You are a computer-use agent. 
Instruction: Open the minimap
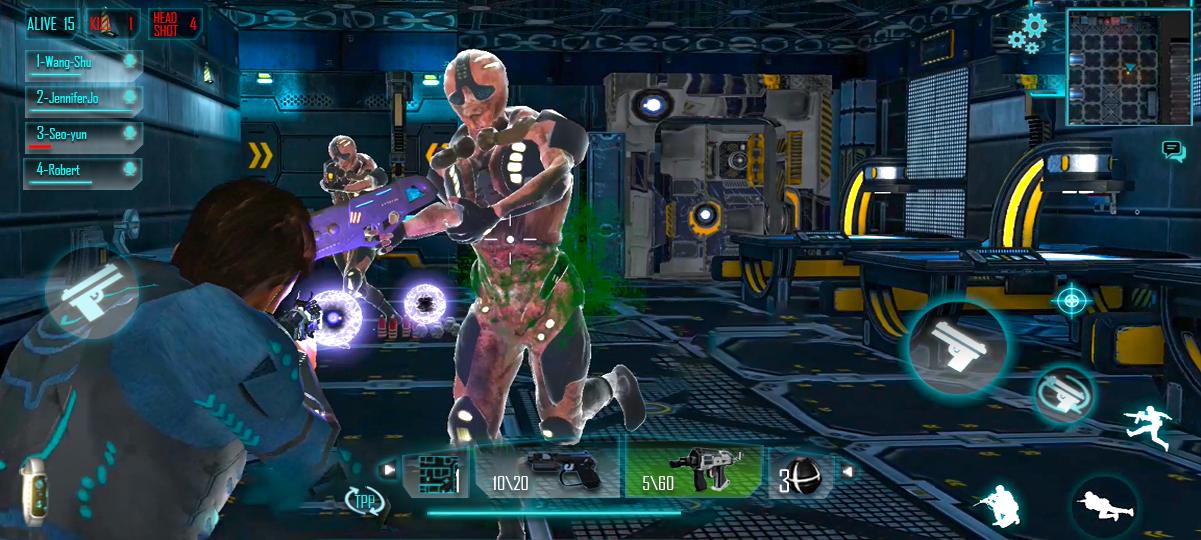pos(1130,67)
